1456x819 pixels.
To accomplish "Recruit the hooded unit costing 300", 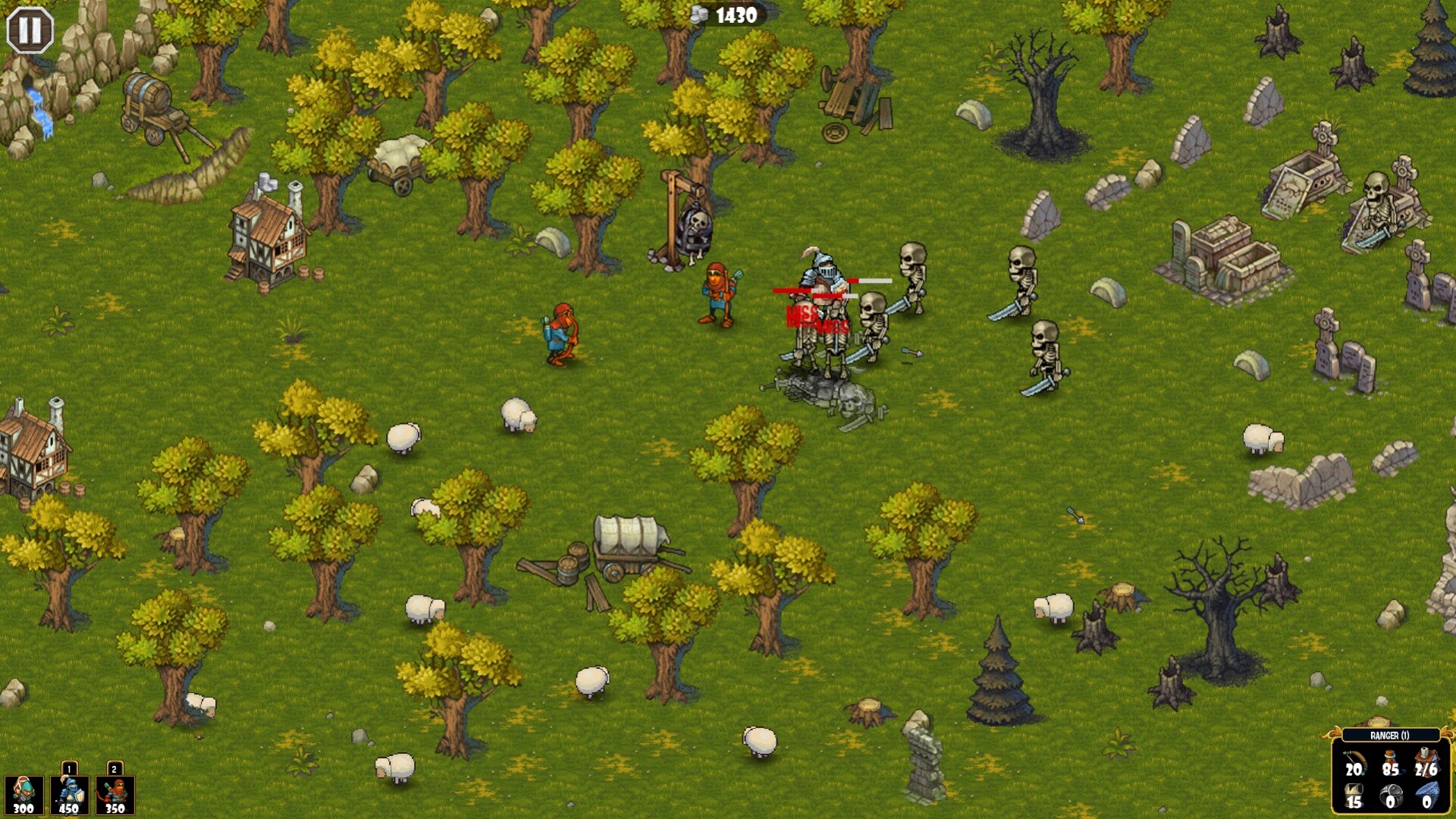I will 23,795.
